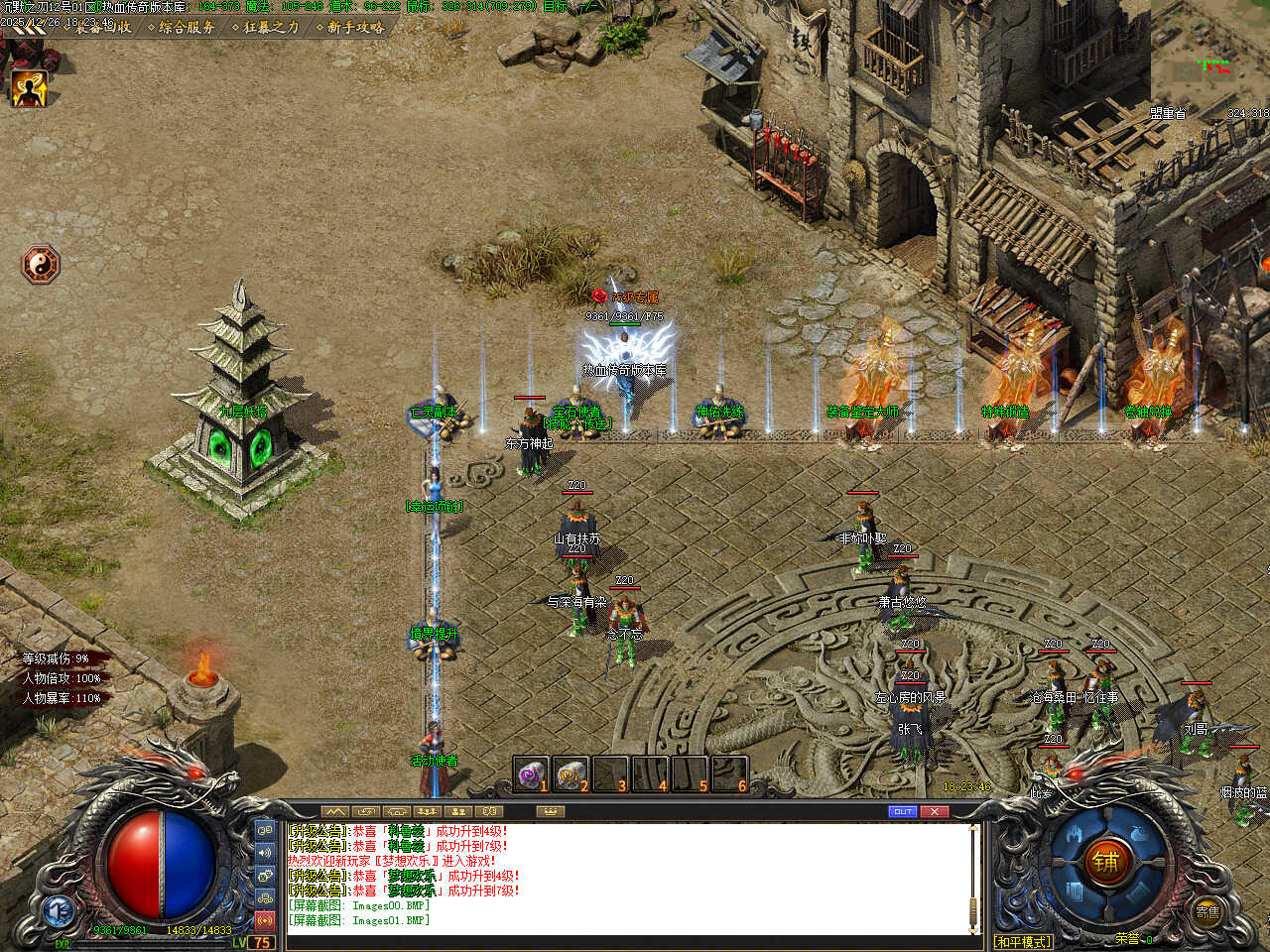Toggle the 和平模式 attack mode label
Image resolution: width=1270 pixels, height=952 pixels.
1023,941
